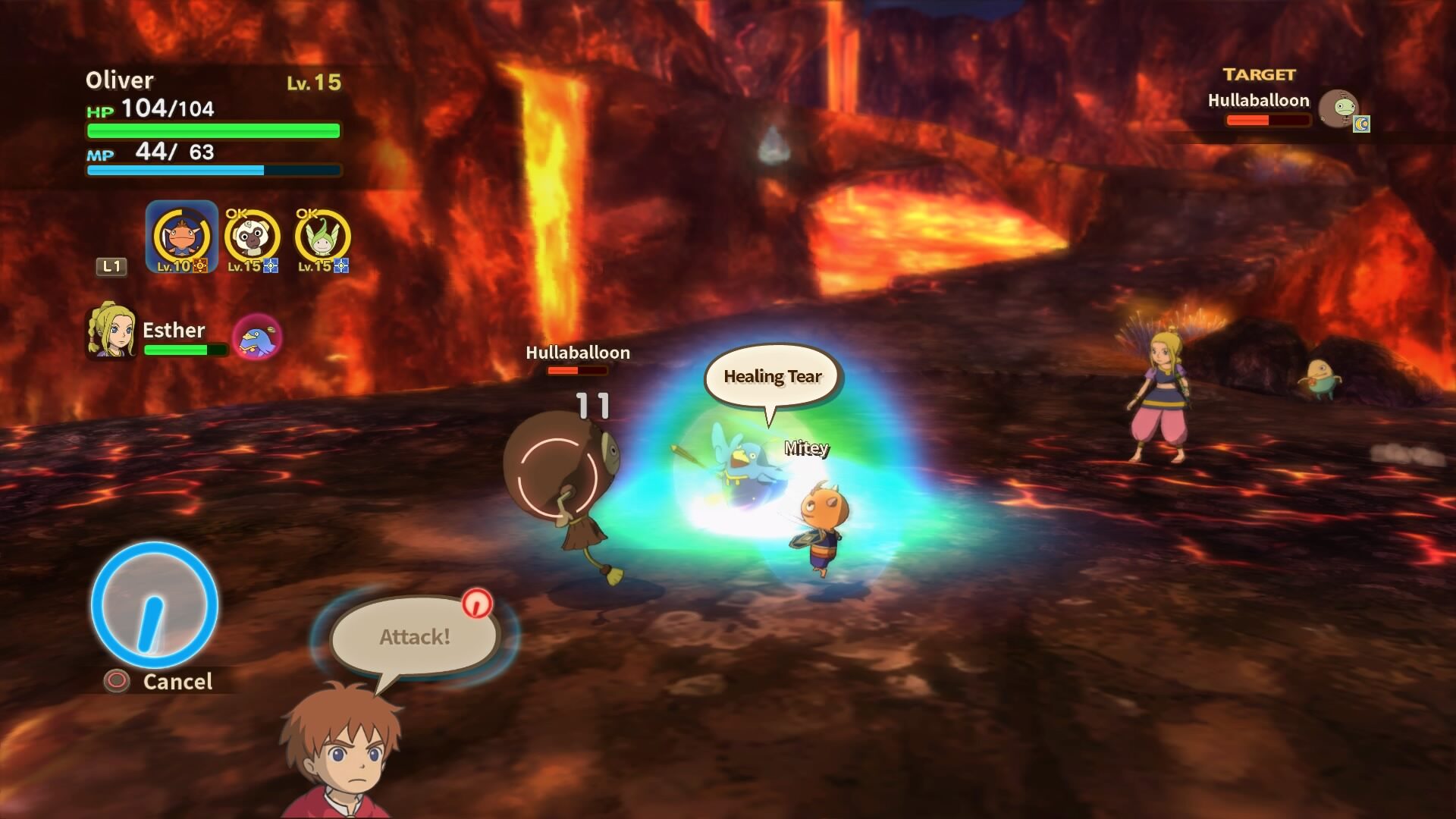Viewport: 1456px width, 819px height.
Task: Click Esther's blue bird familiar icon
Action: click(x=257, y=337)
